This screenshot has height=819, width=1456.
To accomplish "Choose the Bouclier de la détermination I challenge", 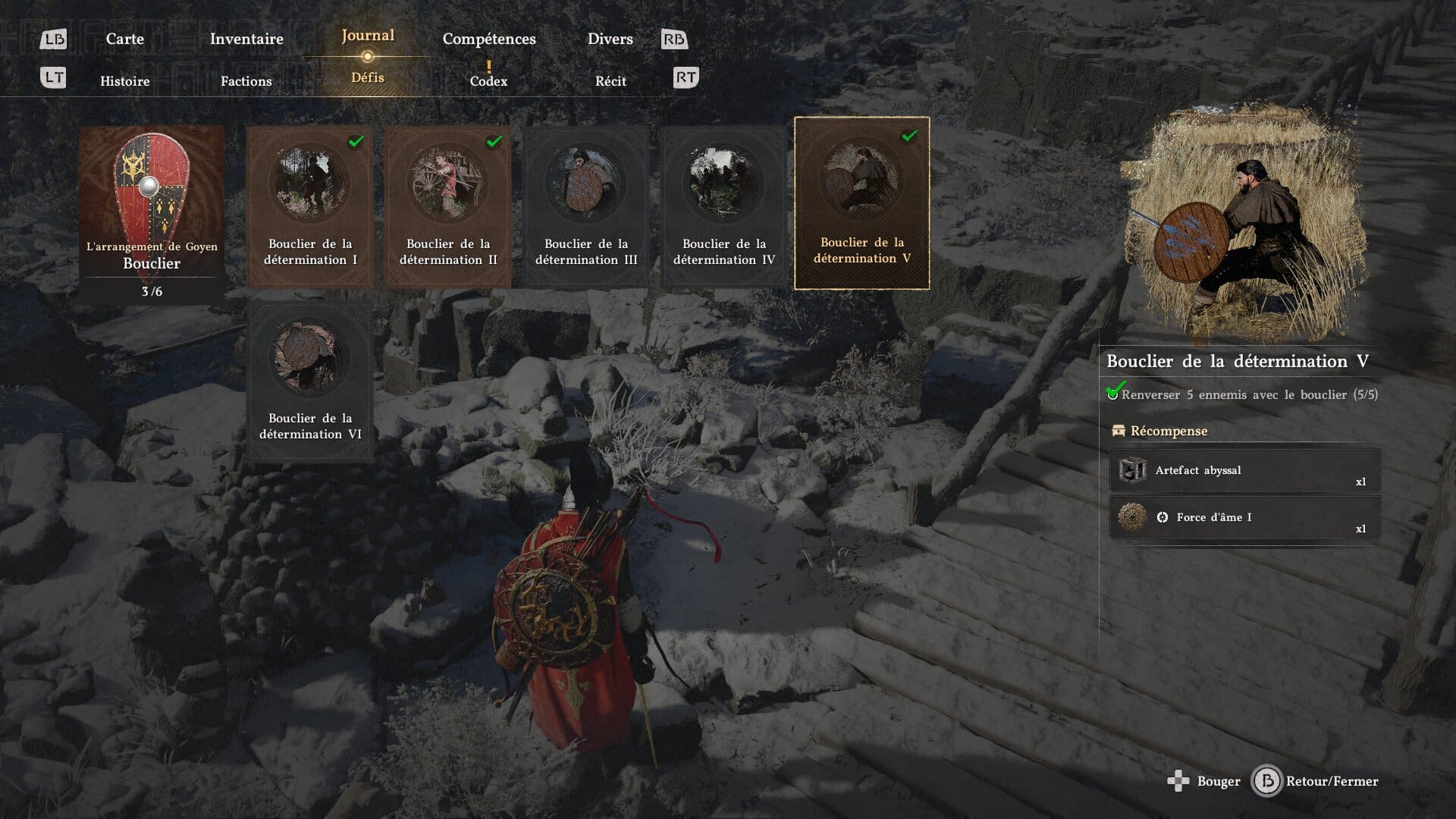I will click(x=310, y=206).
